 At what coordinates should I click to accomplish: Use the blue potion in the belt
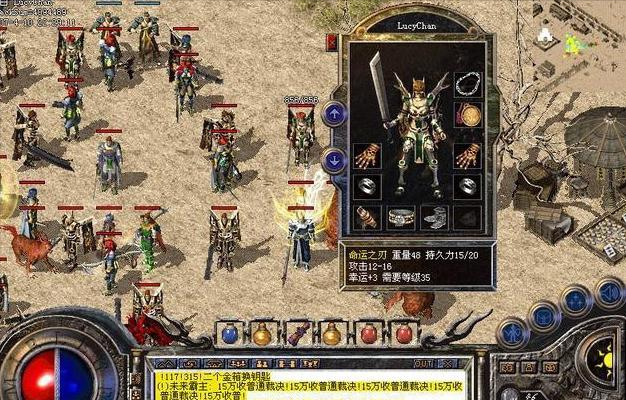(x=230, y=334)
